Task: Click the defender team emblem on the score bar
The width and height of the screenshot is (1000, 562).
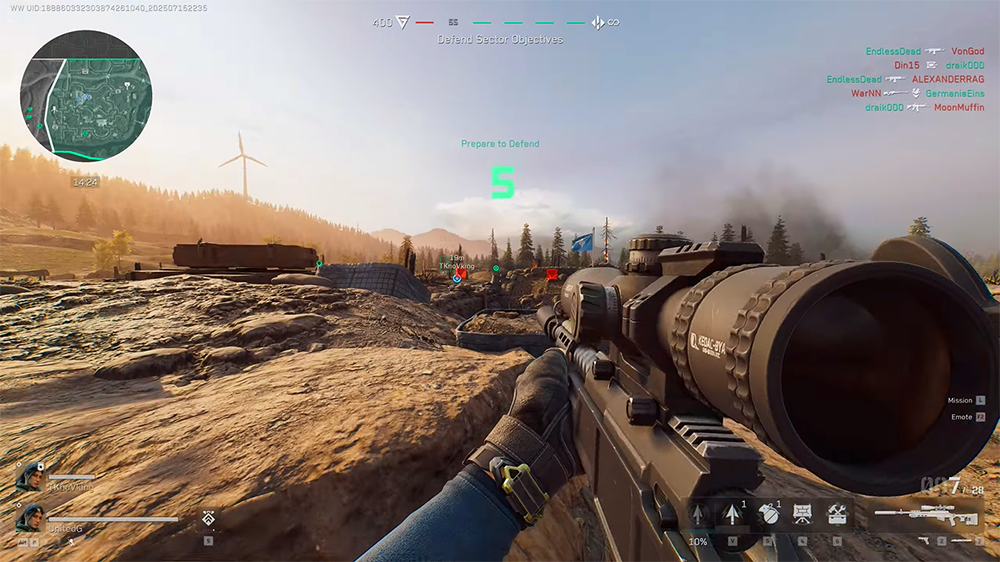Action: (x=597, y=22)
